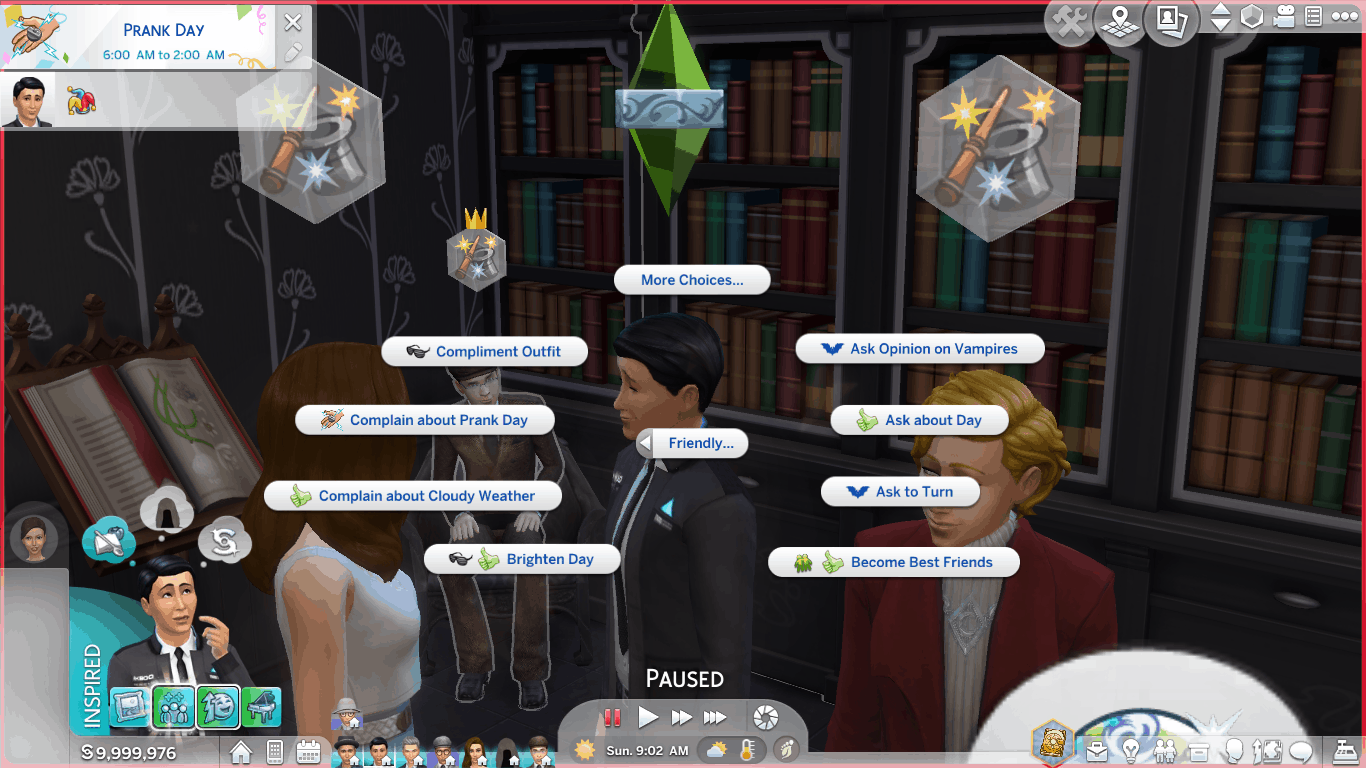Select the Brighten Day interaction
1366x768 pixels.
pyautogui.click(x=522, y=560)
